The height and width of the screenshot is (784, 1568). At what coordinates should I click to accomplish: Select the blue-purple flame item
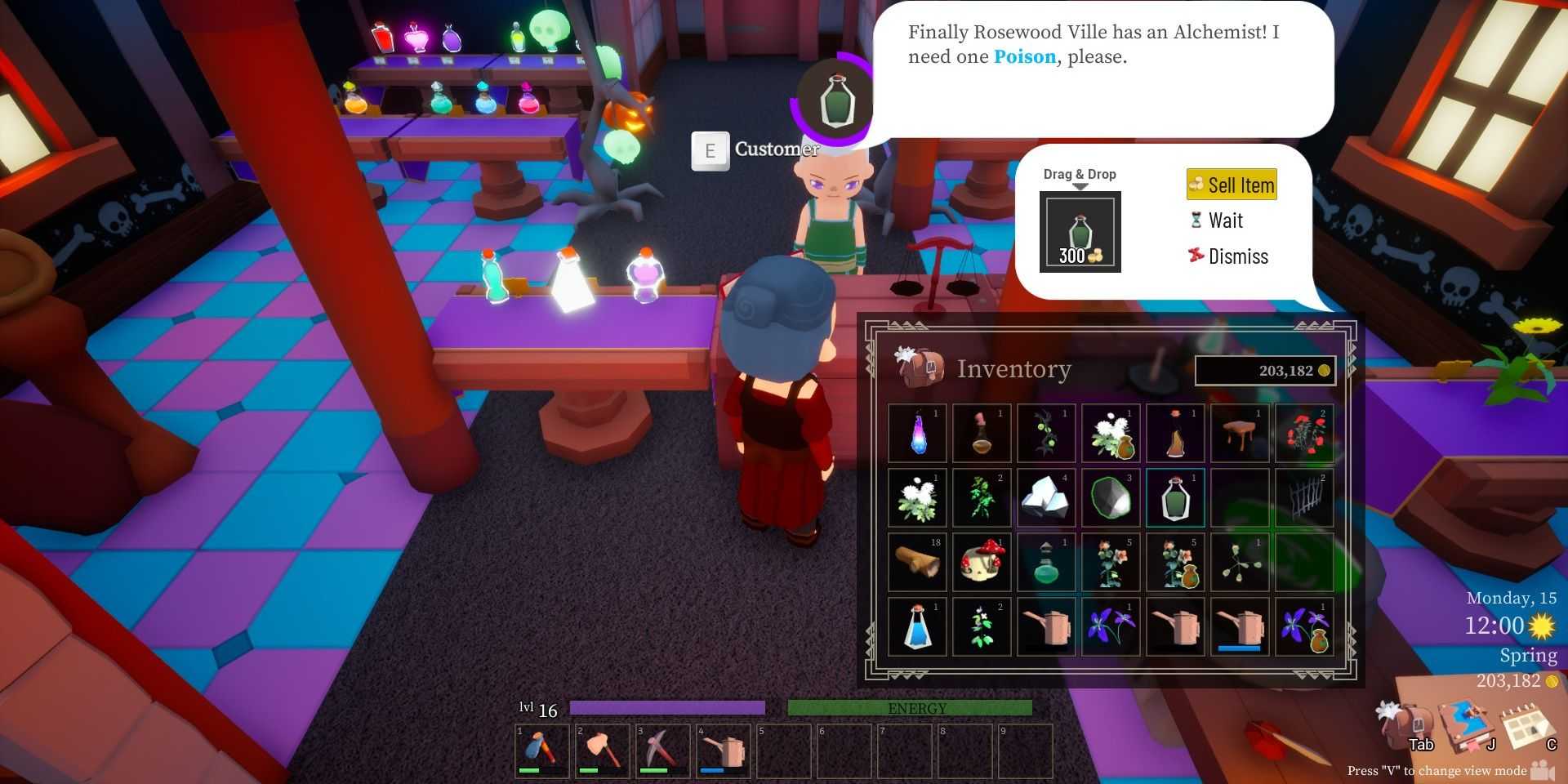click(x=918, y=433)
